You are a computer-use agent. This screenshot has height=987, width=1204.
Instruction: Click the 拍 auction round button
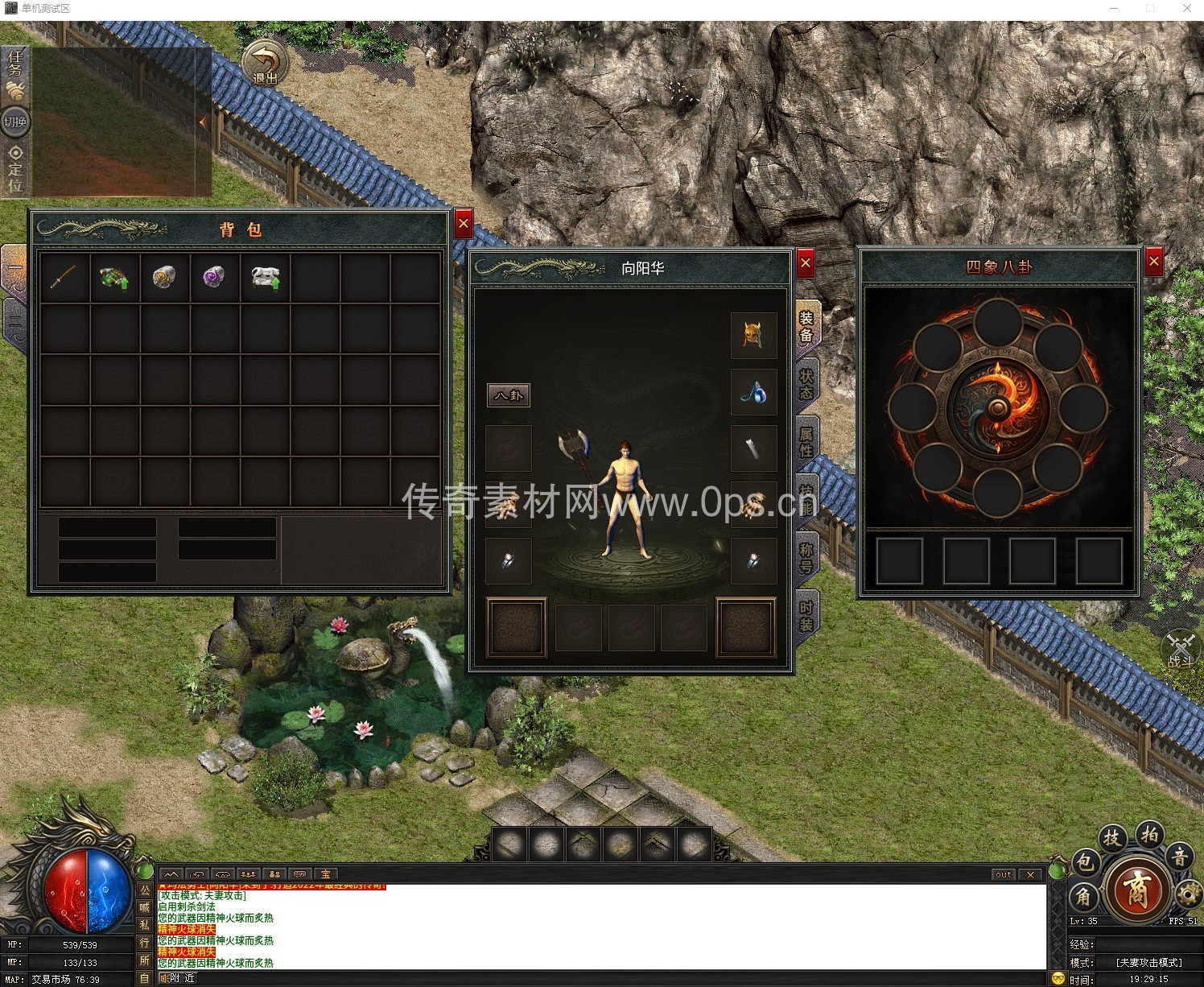coord(1149,834)
